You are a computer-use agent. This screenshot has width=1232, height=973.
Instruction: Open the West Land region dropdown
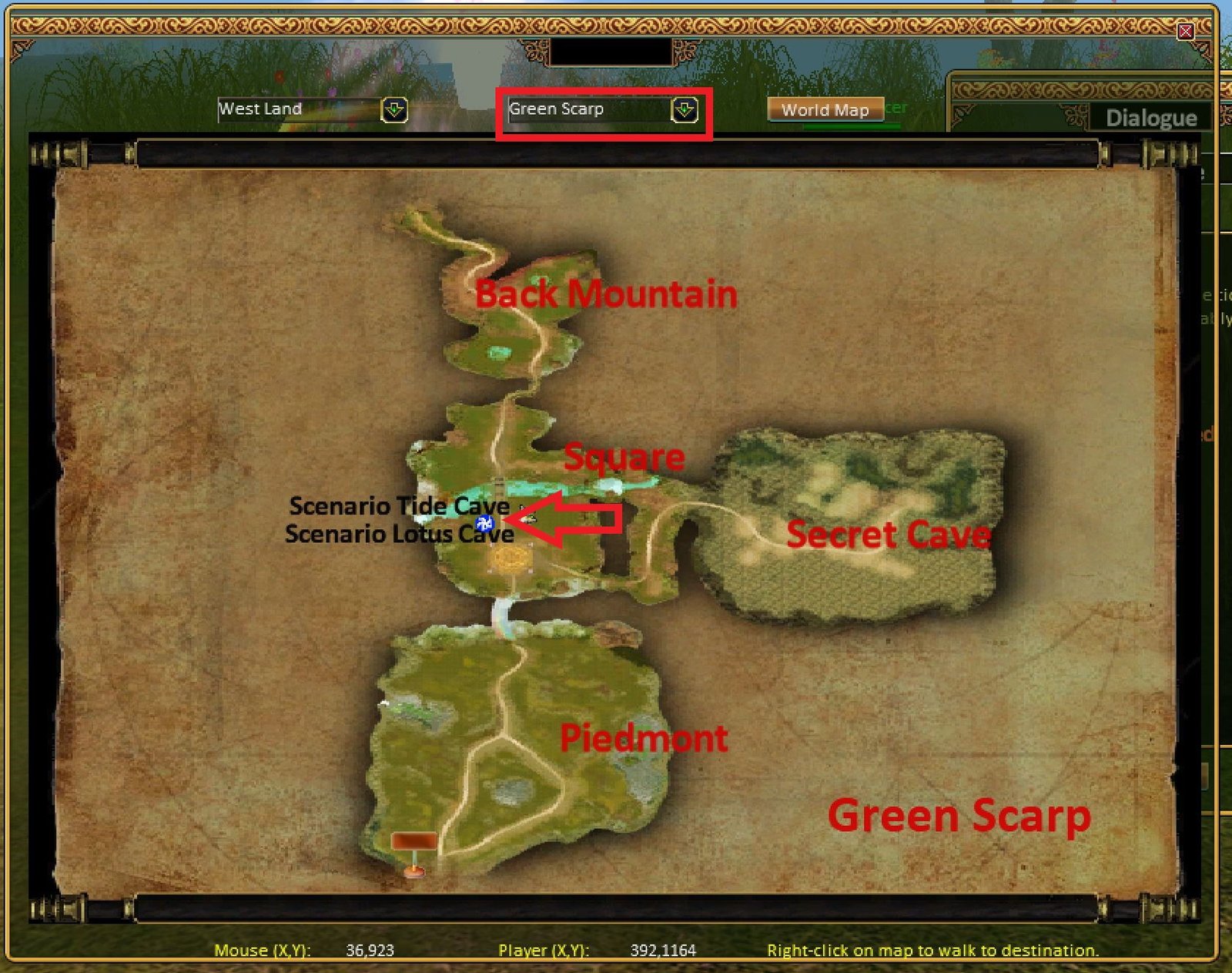point(394,110)
